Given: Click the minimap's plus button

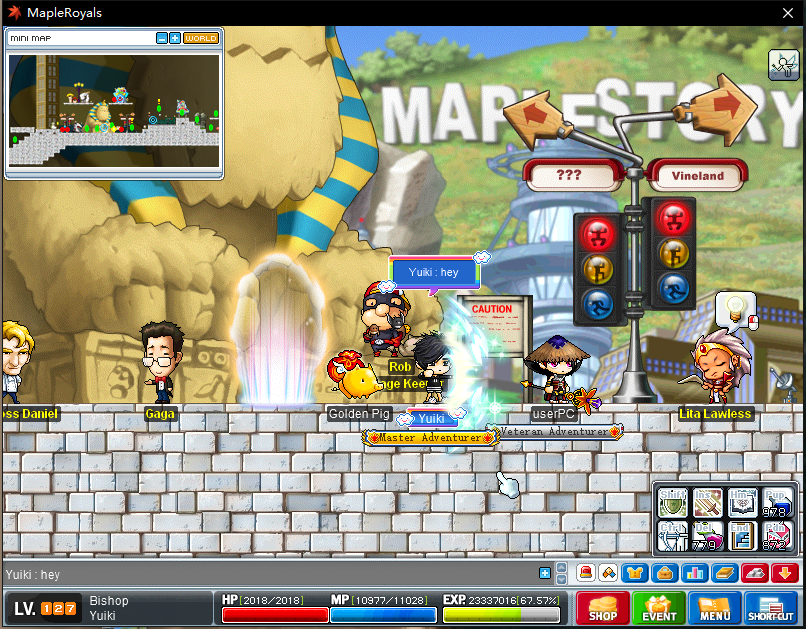Looking at the screenshot, I should (175, 38).
